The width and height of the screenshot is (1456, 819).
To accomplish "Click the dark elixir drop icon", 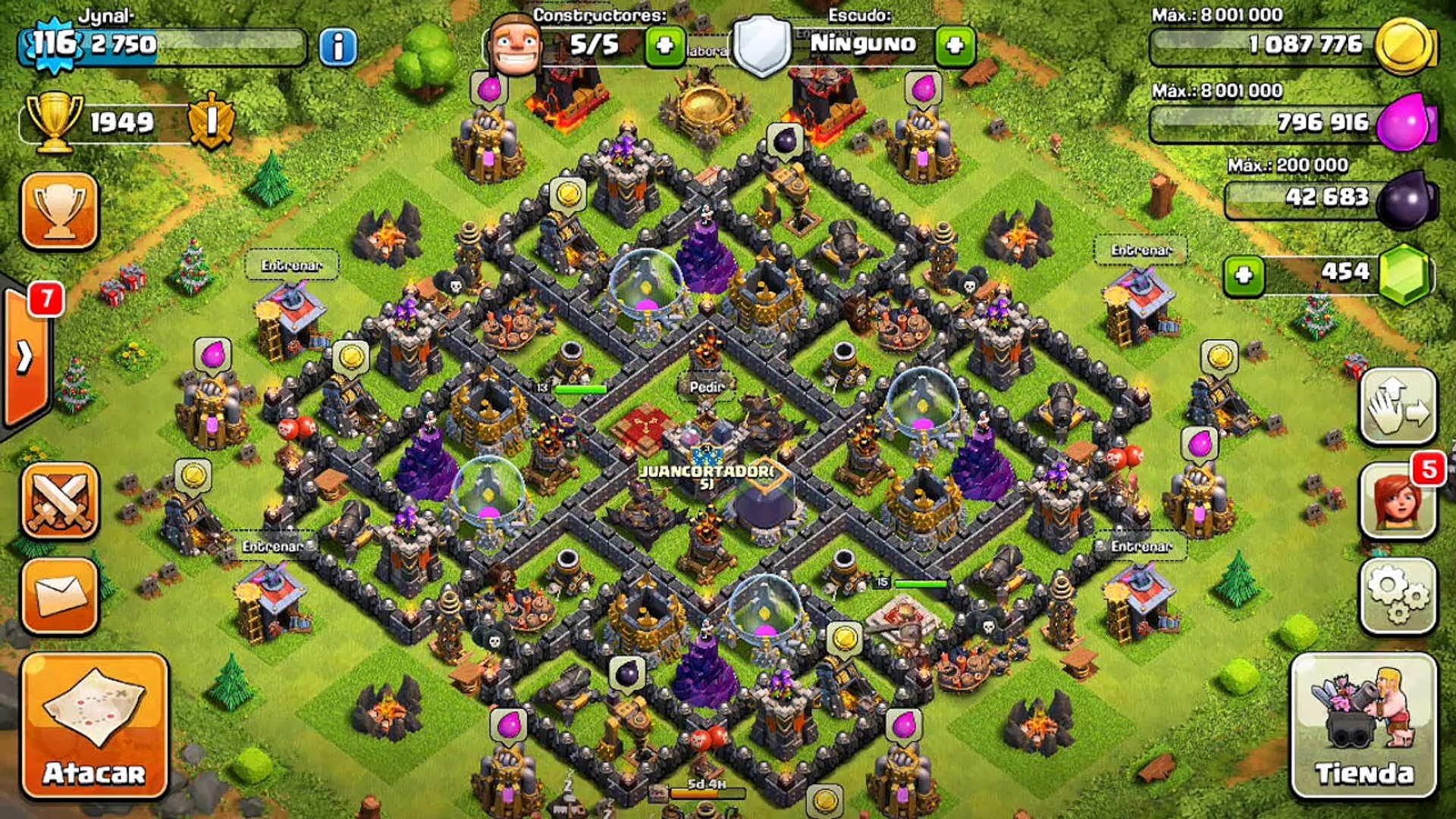I will (1407, 199).
